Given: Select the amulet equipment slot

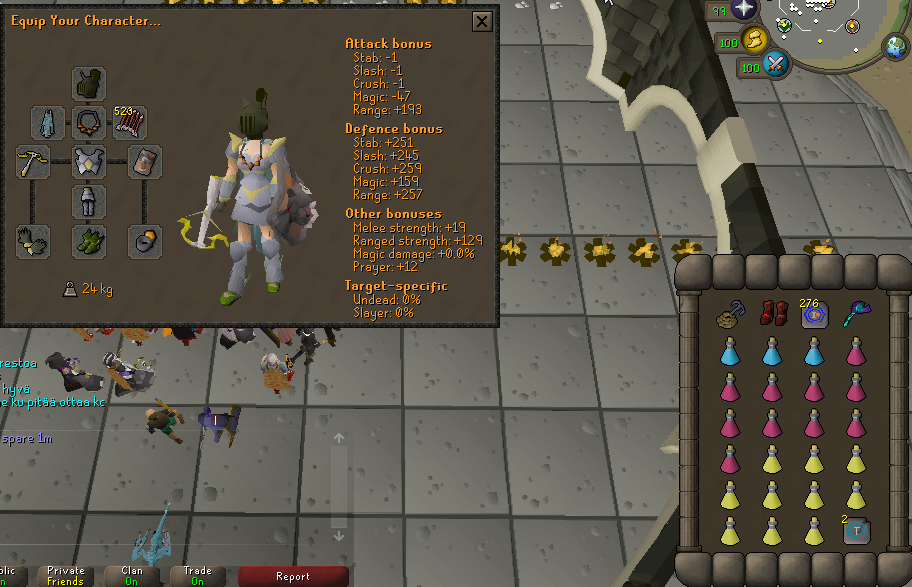Looking at the screenshot, I should click(89, 123).
